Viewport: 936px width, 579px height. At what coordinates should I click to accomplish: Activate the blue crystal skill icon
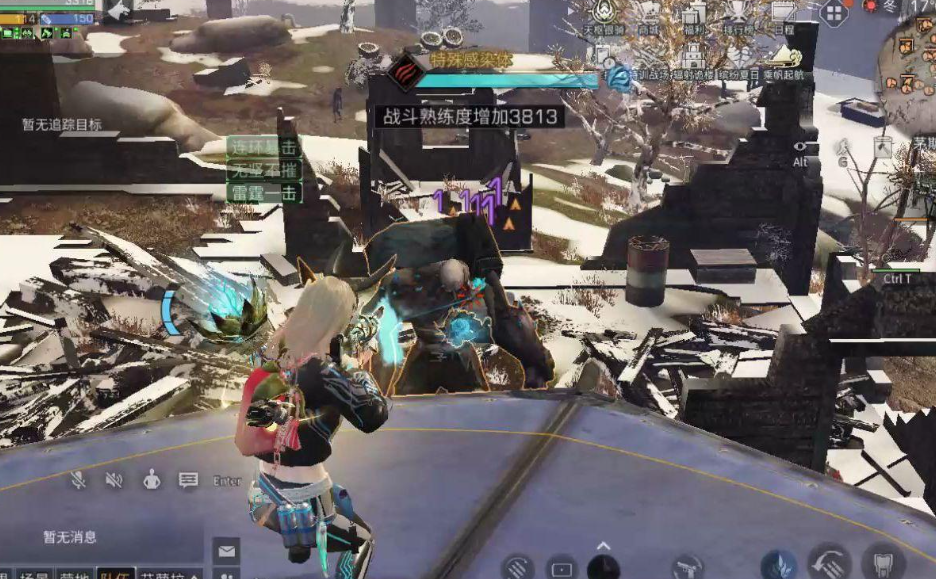point(778,566)
